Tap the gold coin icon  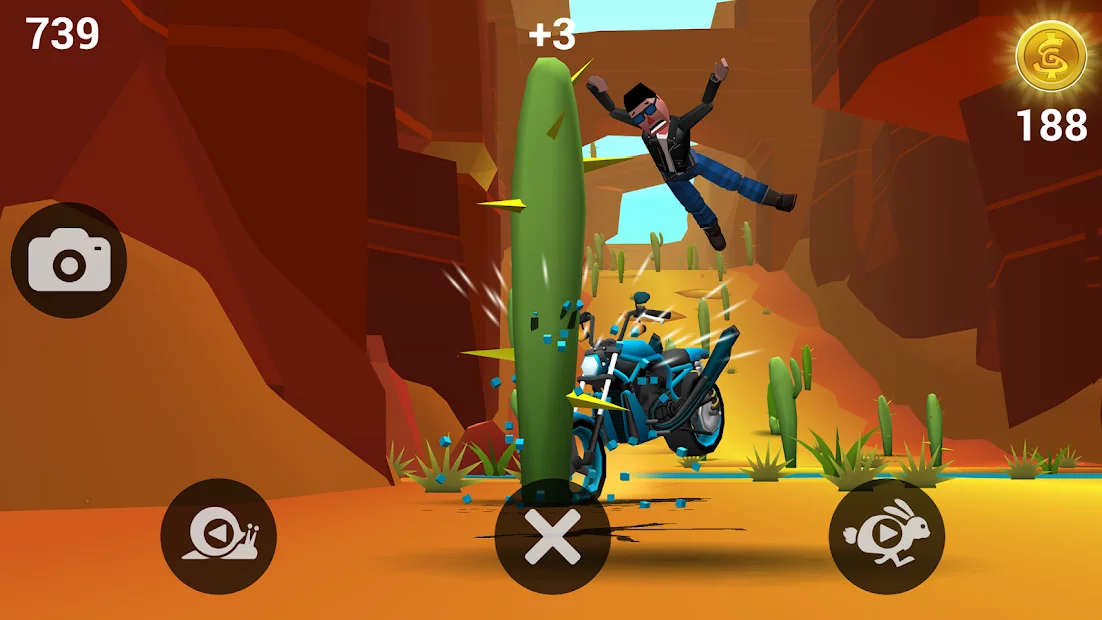click(x=1050, y=56)
